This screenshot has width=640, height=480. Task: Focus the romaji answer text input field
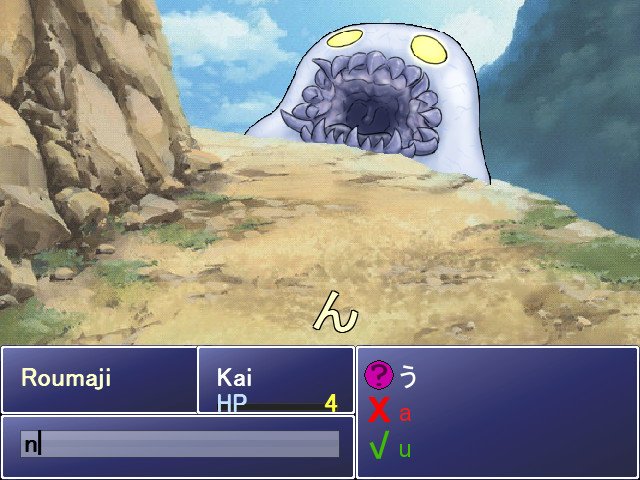180,444
